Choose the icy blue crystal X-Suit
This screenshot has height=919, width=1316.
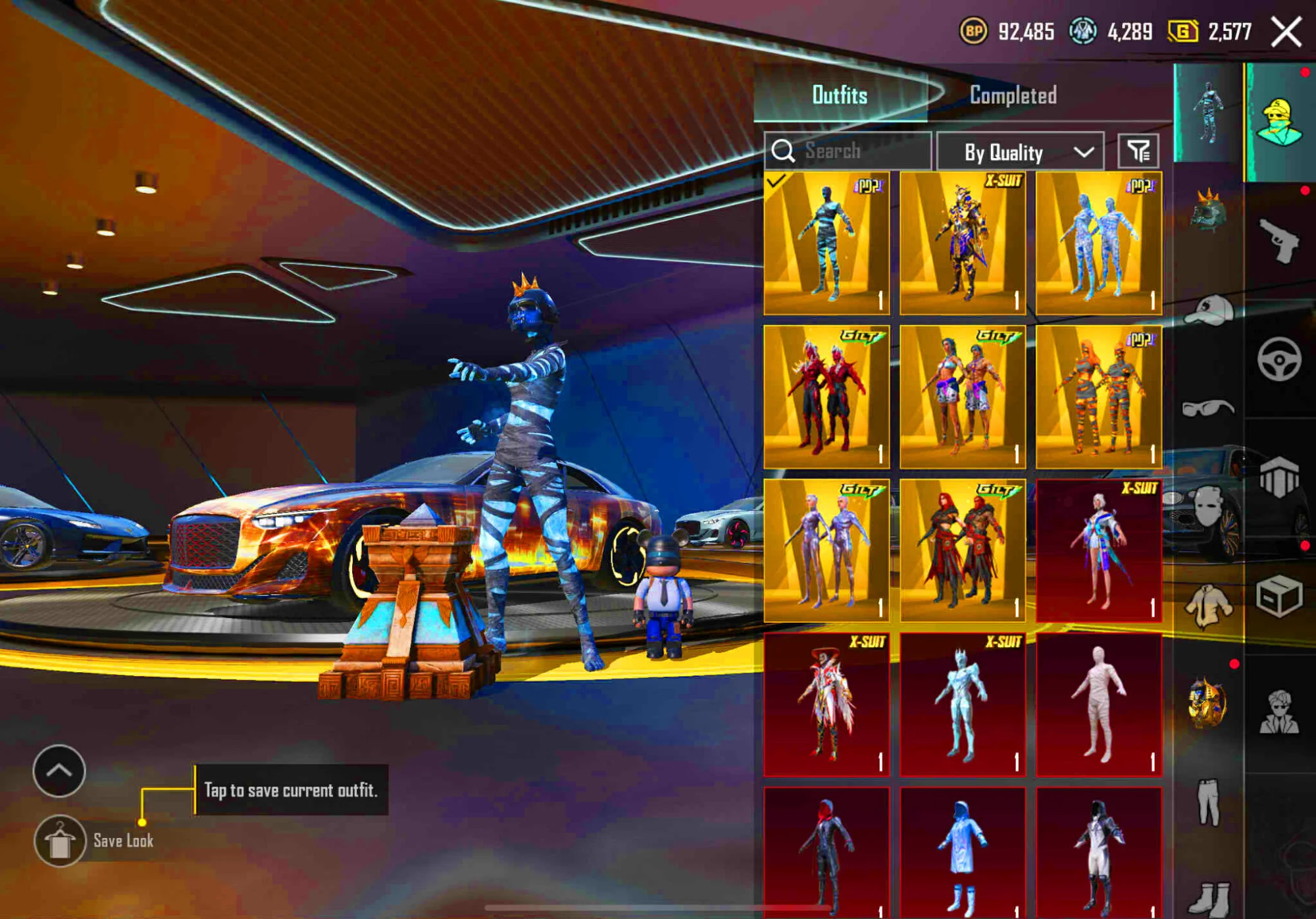pos(963,704)
